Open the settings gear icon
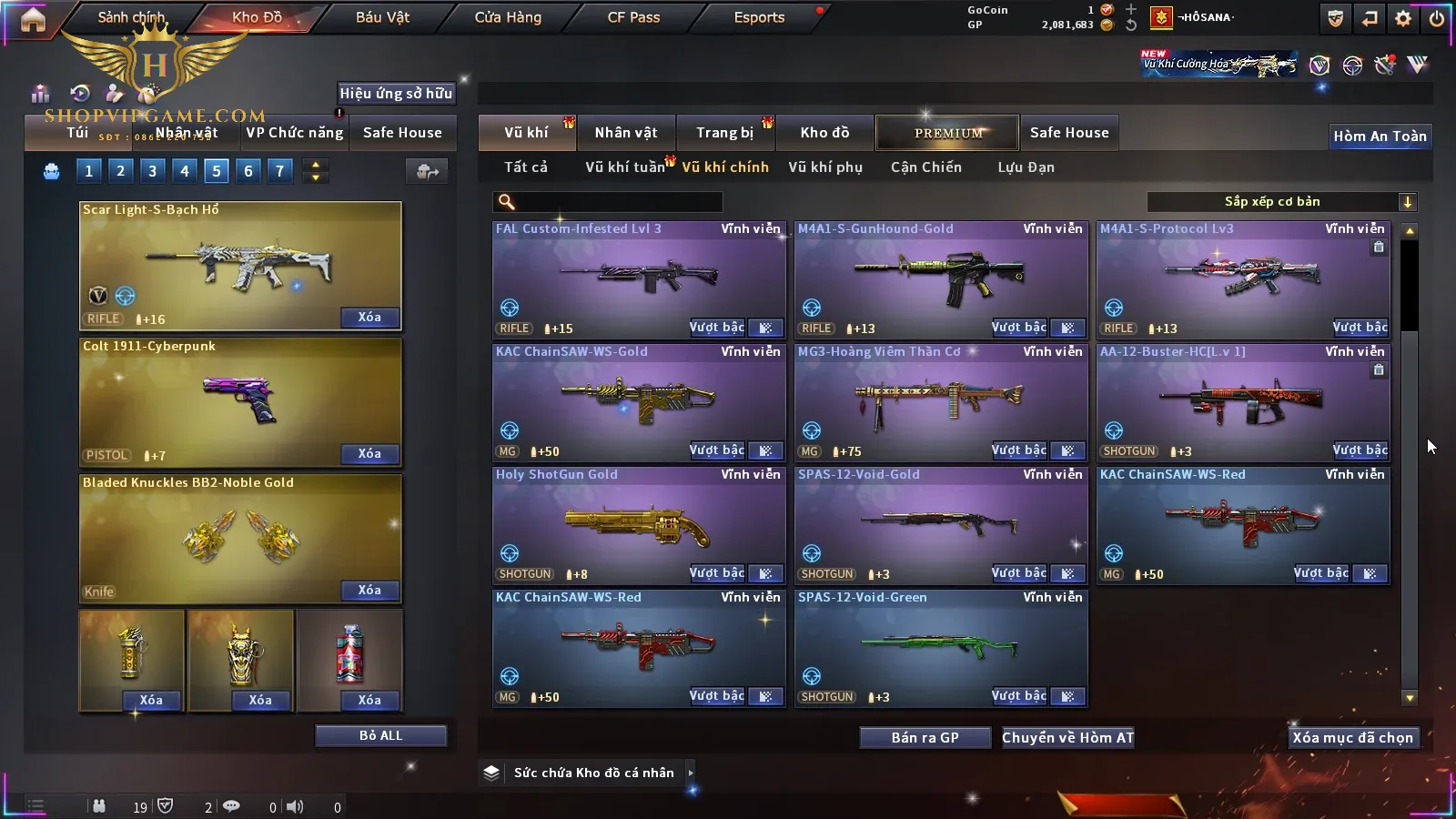 point(1403,18)
